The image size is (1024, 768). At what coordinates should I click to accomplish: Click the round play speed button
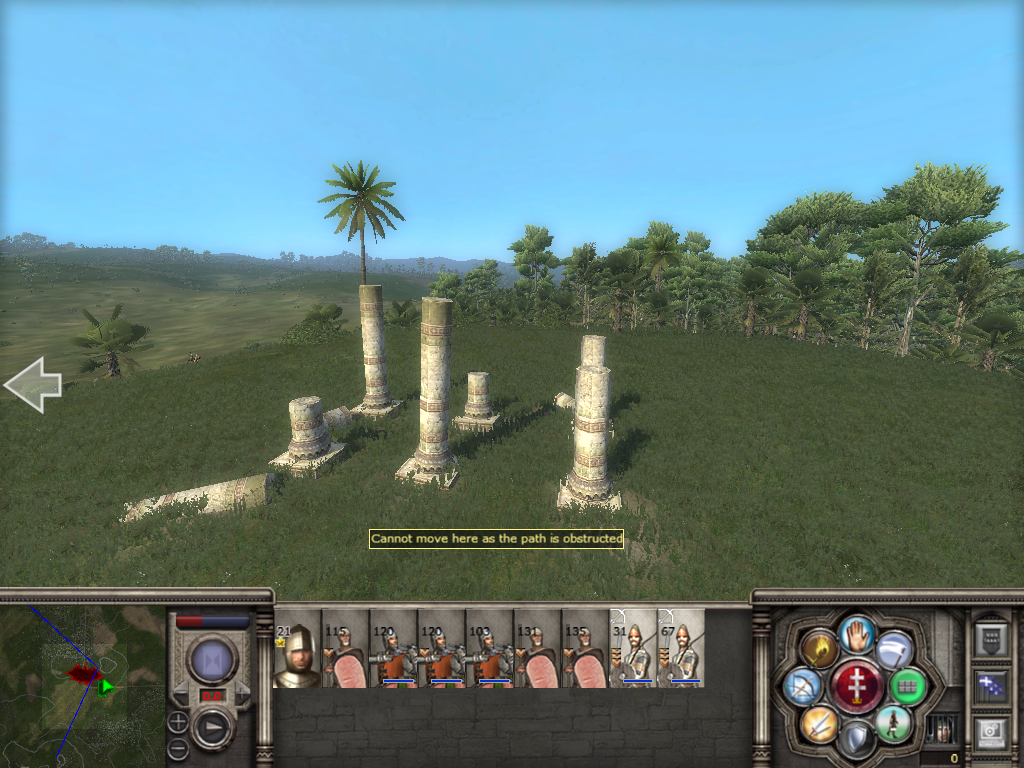(x=212, y=729)
